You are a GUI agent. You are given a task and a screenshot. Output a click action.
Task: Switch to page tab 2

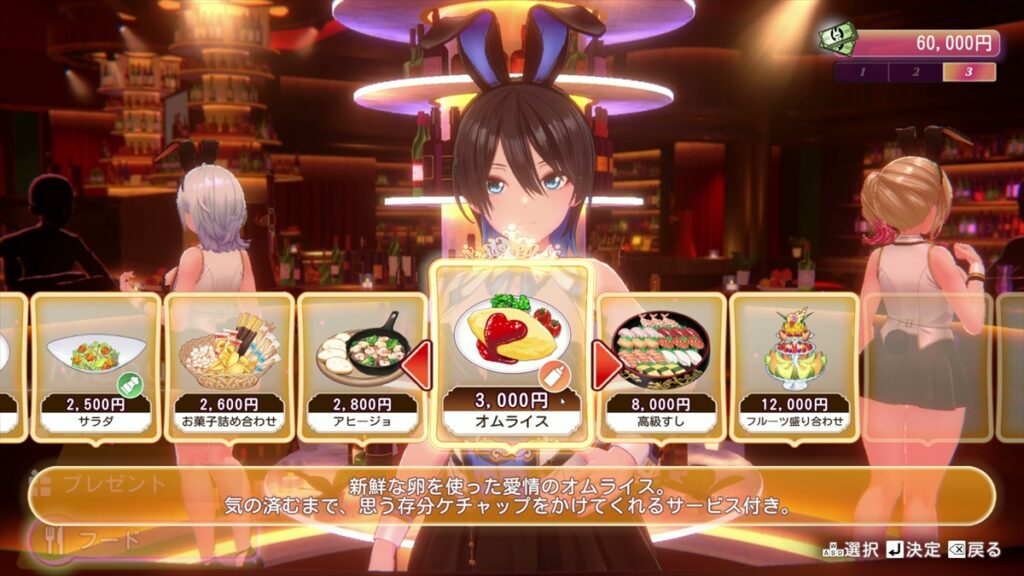point(915,72)
